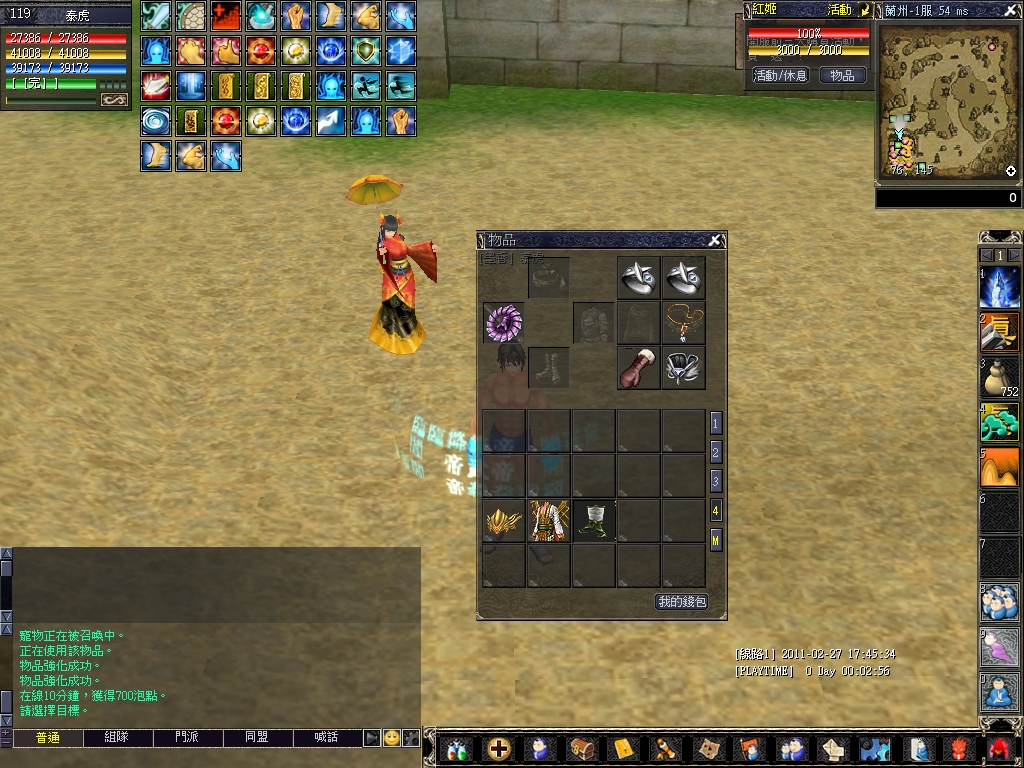Image resolution: width=1024 pixels, height=768 pixels.
Task: Click the blue gear settings icon
Action: coord(875,748)
